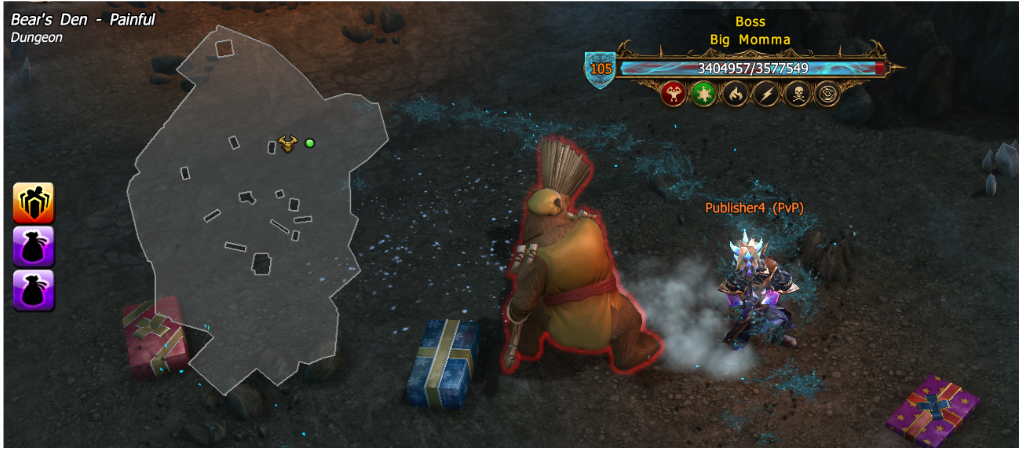The width and height of the screenshot is (1025, 450).
Task: Inspect the flame boss trait icon
Action: tap(735, 95)
